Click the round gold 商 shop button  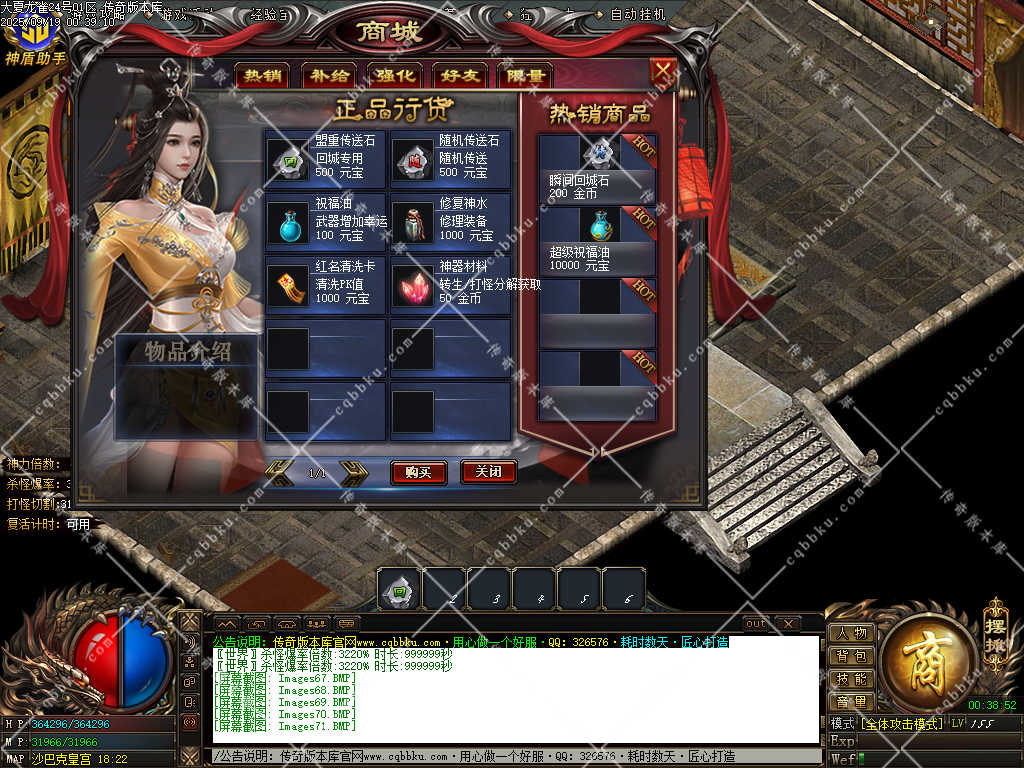(x=928, y=655)
